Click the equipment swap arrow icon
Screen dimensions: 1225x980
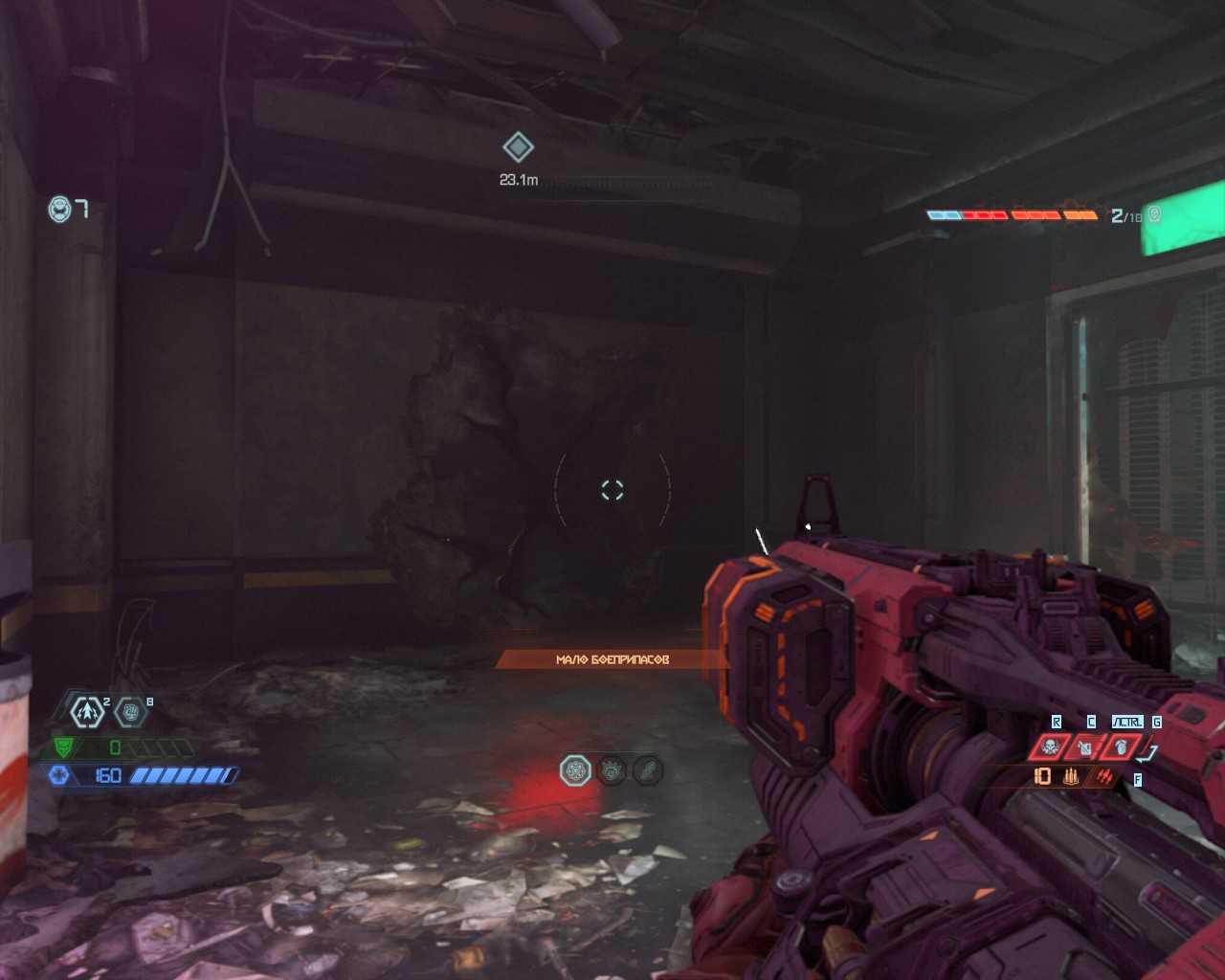coord(1149,751)
